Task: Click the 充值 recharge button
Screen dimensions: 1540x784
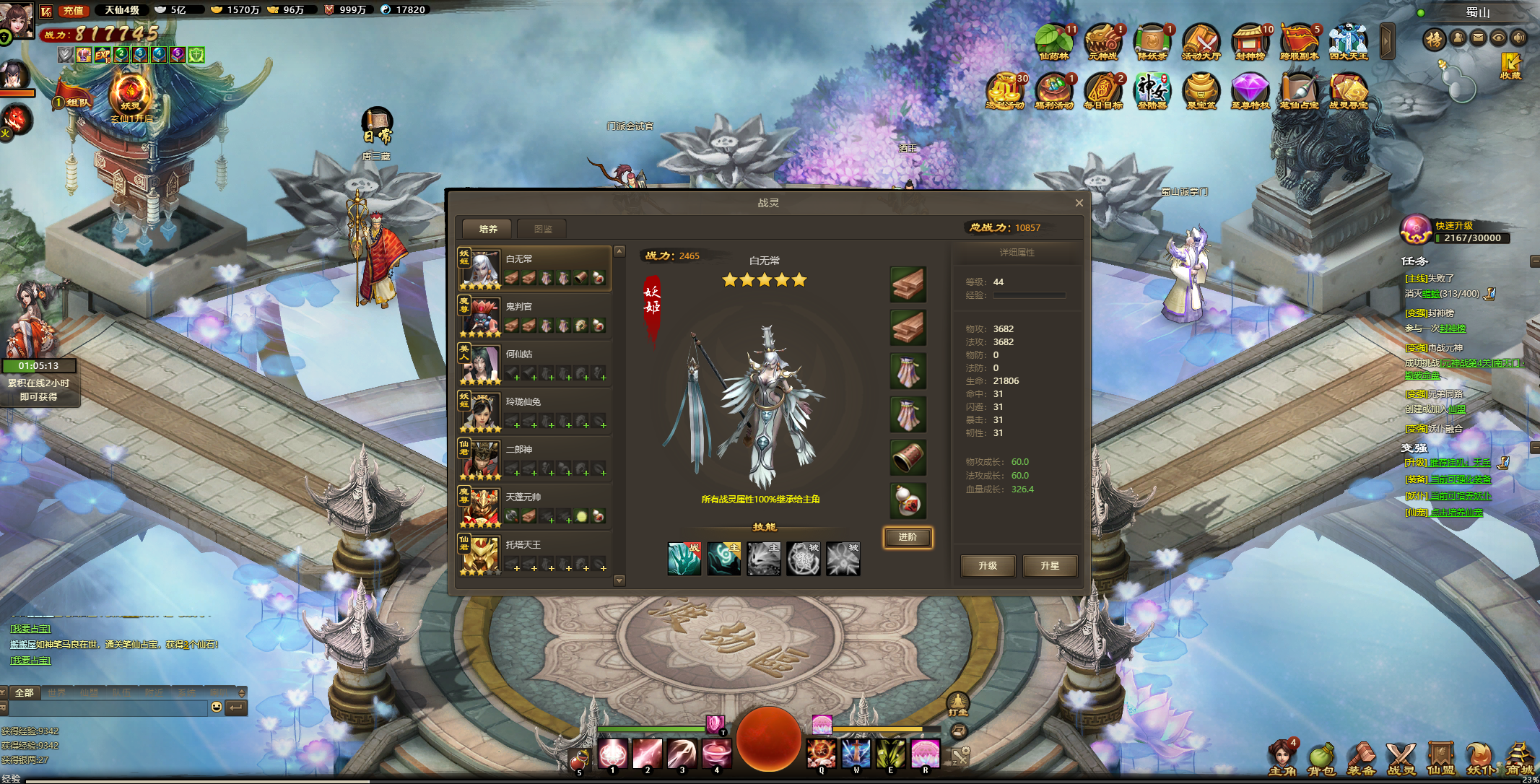Action: point(73,10)
